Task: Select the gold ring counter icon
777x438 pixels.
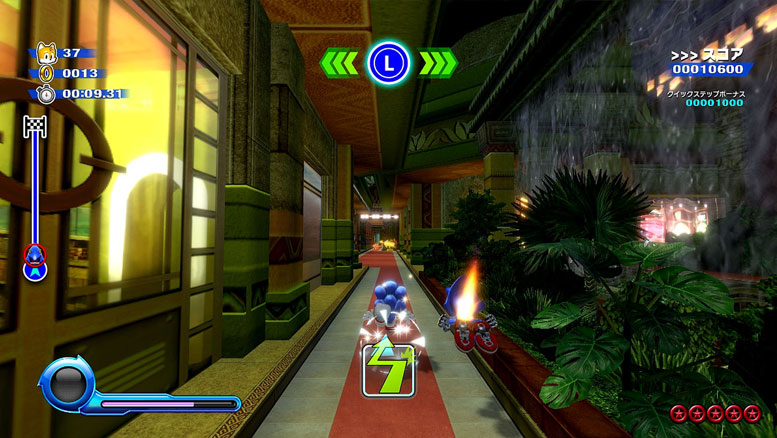Action: point(45,73)
